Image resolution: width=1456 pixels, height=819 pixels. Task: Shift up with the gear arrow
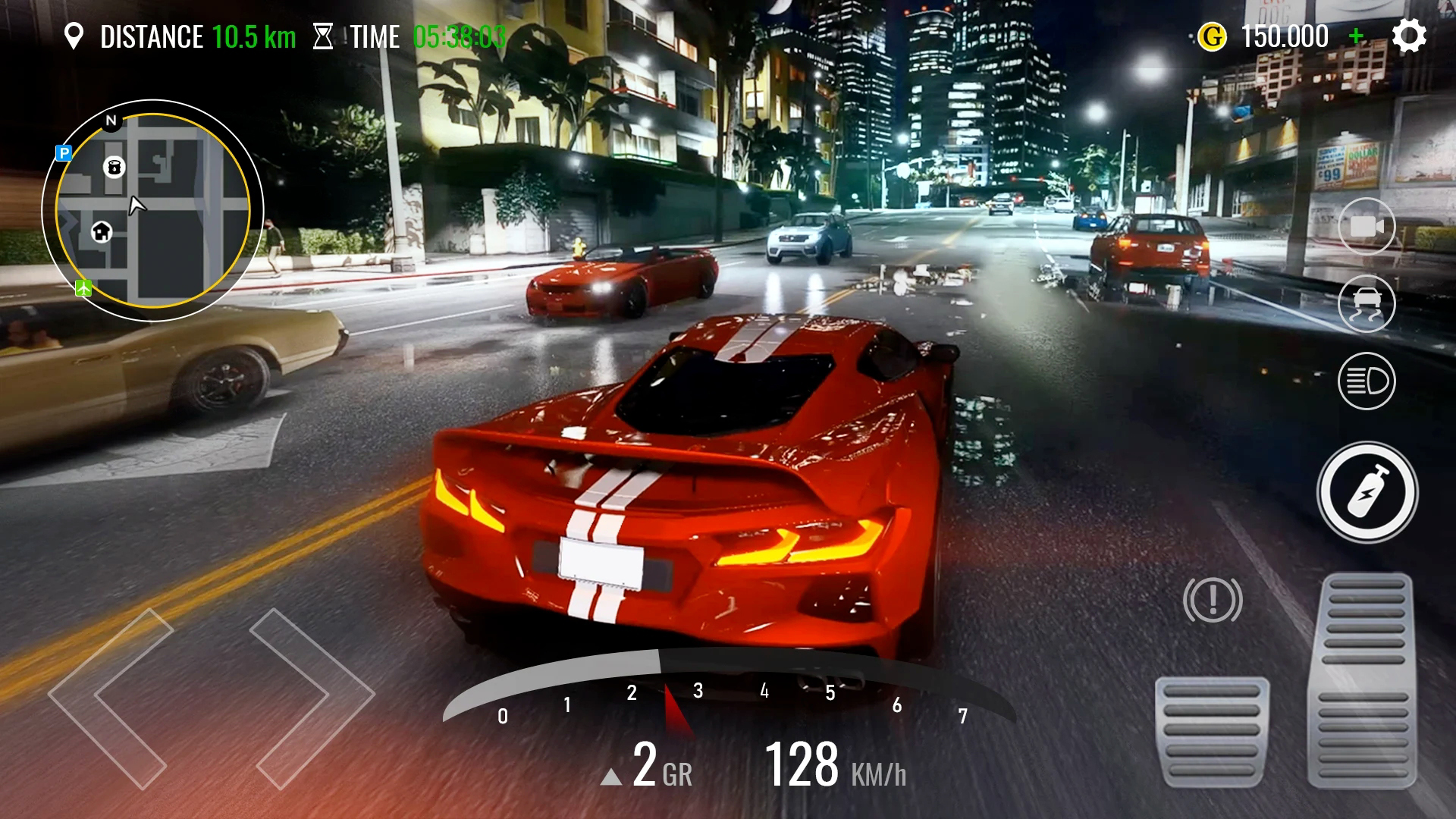611,777
